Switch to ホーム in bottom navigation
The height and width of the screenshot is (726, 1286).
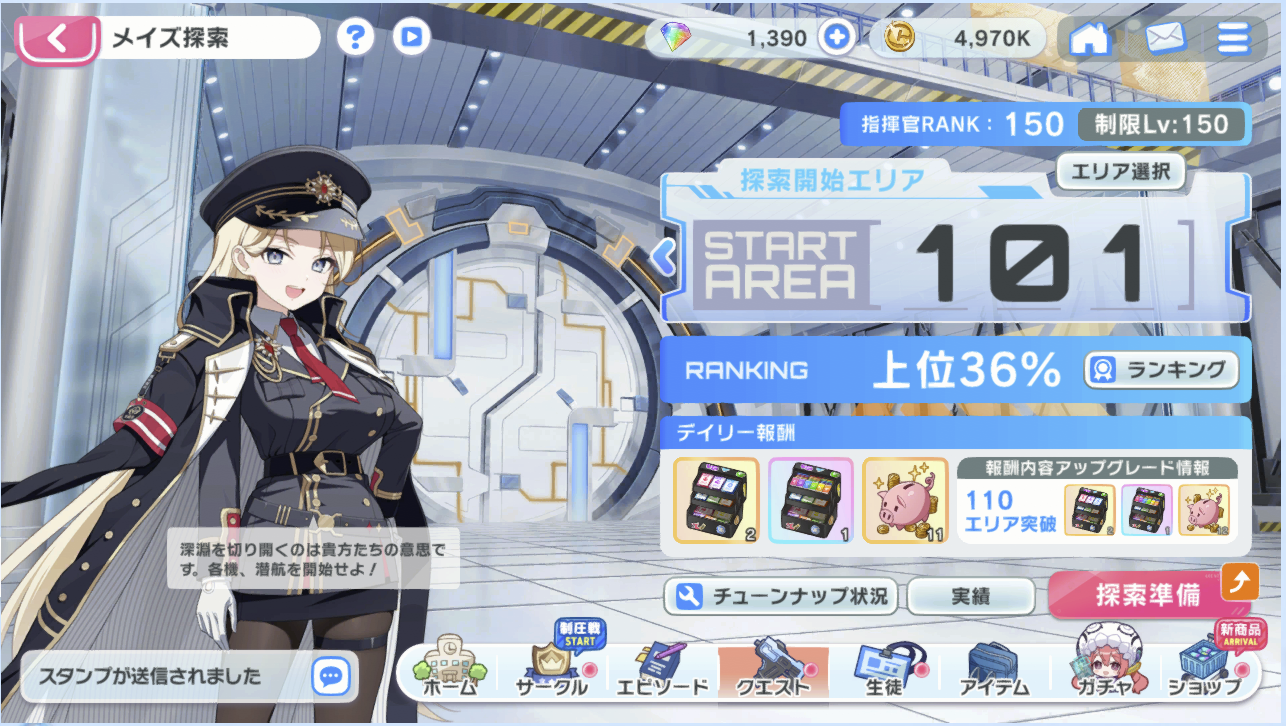[449, 670]
